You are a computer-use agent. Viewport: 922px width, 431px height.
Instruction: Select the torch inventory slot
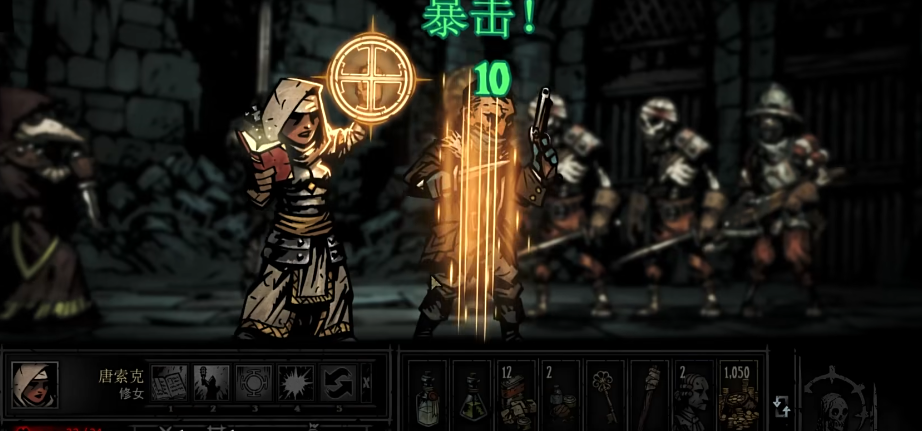point(648,393)
